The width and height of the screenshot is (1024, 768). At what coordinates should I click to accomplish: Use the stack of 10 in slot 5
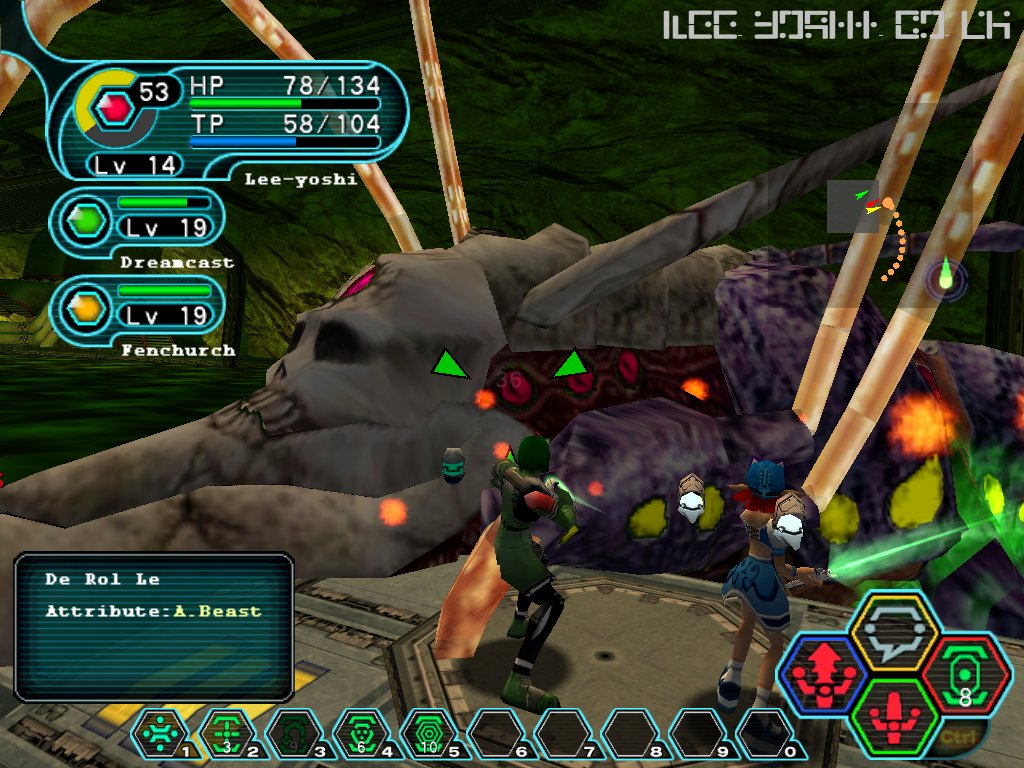tap(428, 733)
